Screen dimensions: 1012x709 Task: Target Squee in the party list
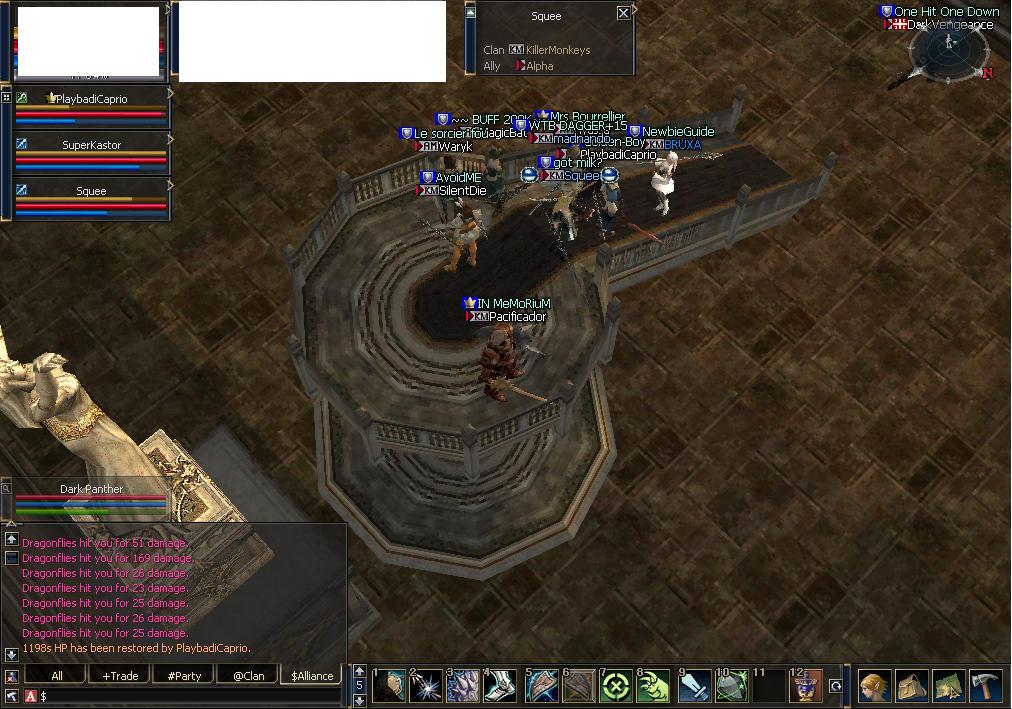[91, 191]
